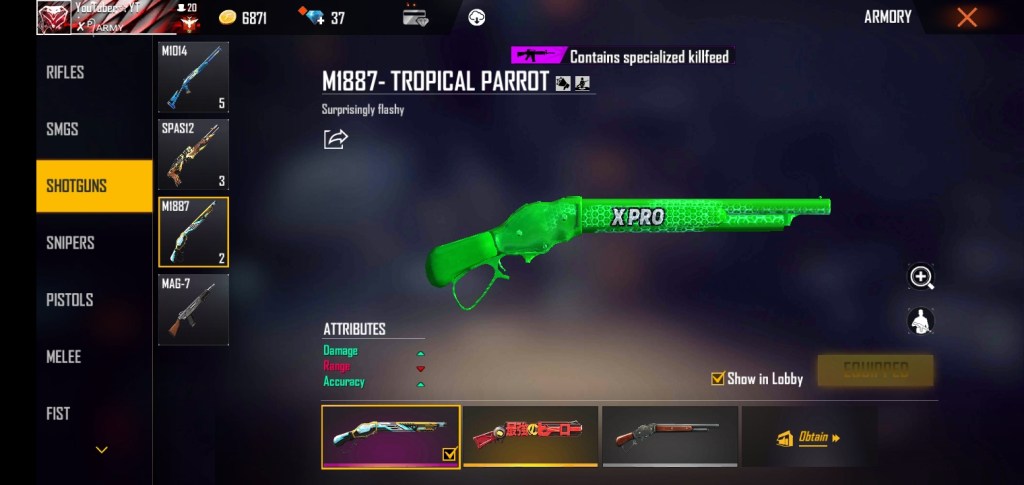This screenshot has height=485, width=1024.
Task: Open the SMGs category
Action: pyautogui.click(x=62, y=129)
